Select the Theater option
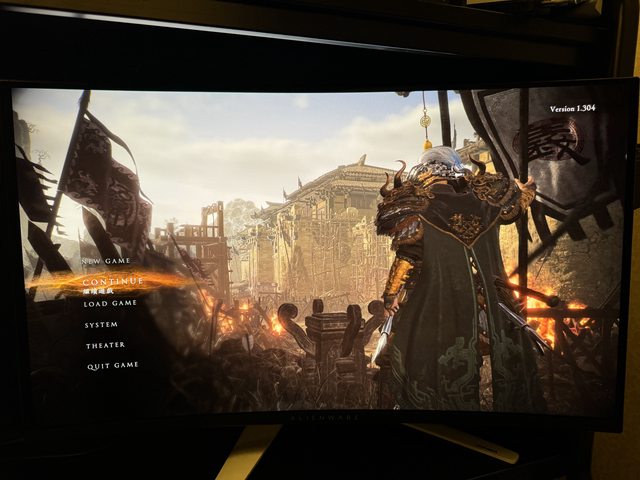Screen dimensions: 640x480 click(105, 345)
